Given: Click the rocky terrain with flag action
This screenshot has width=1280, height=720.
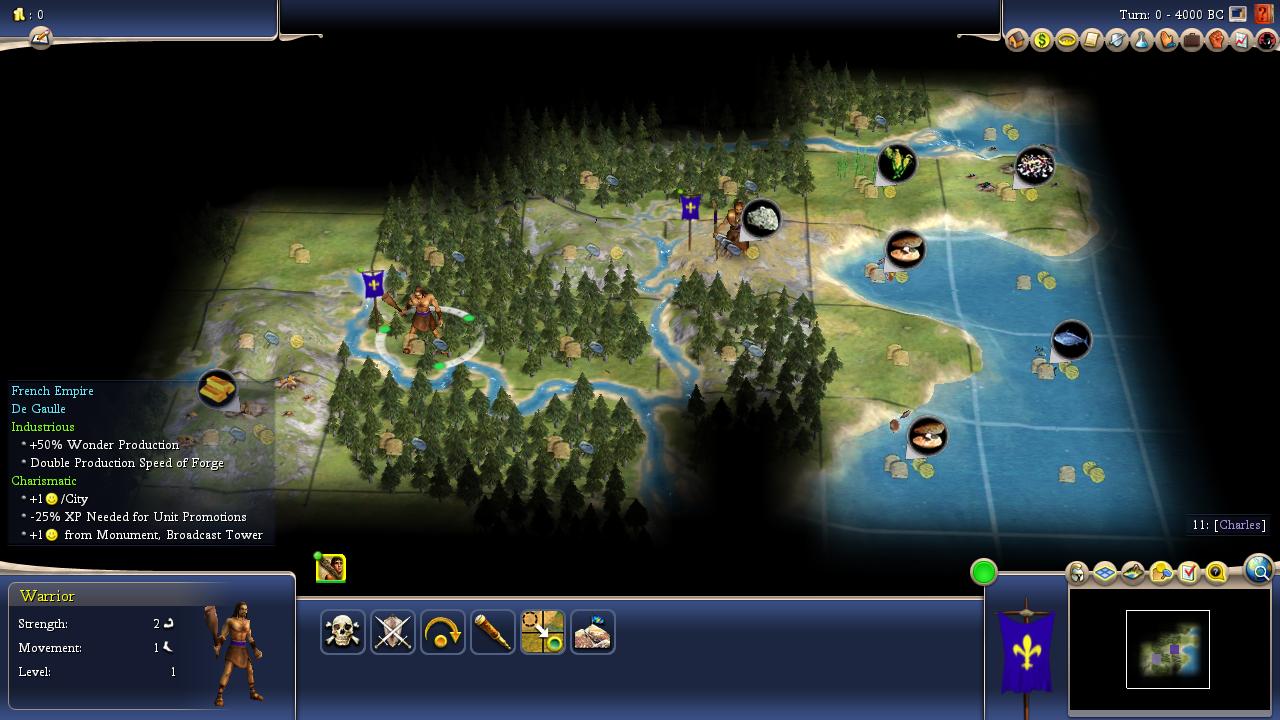Looking at the screenshot, I should (593, 632).
